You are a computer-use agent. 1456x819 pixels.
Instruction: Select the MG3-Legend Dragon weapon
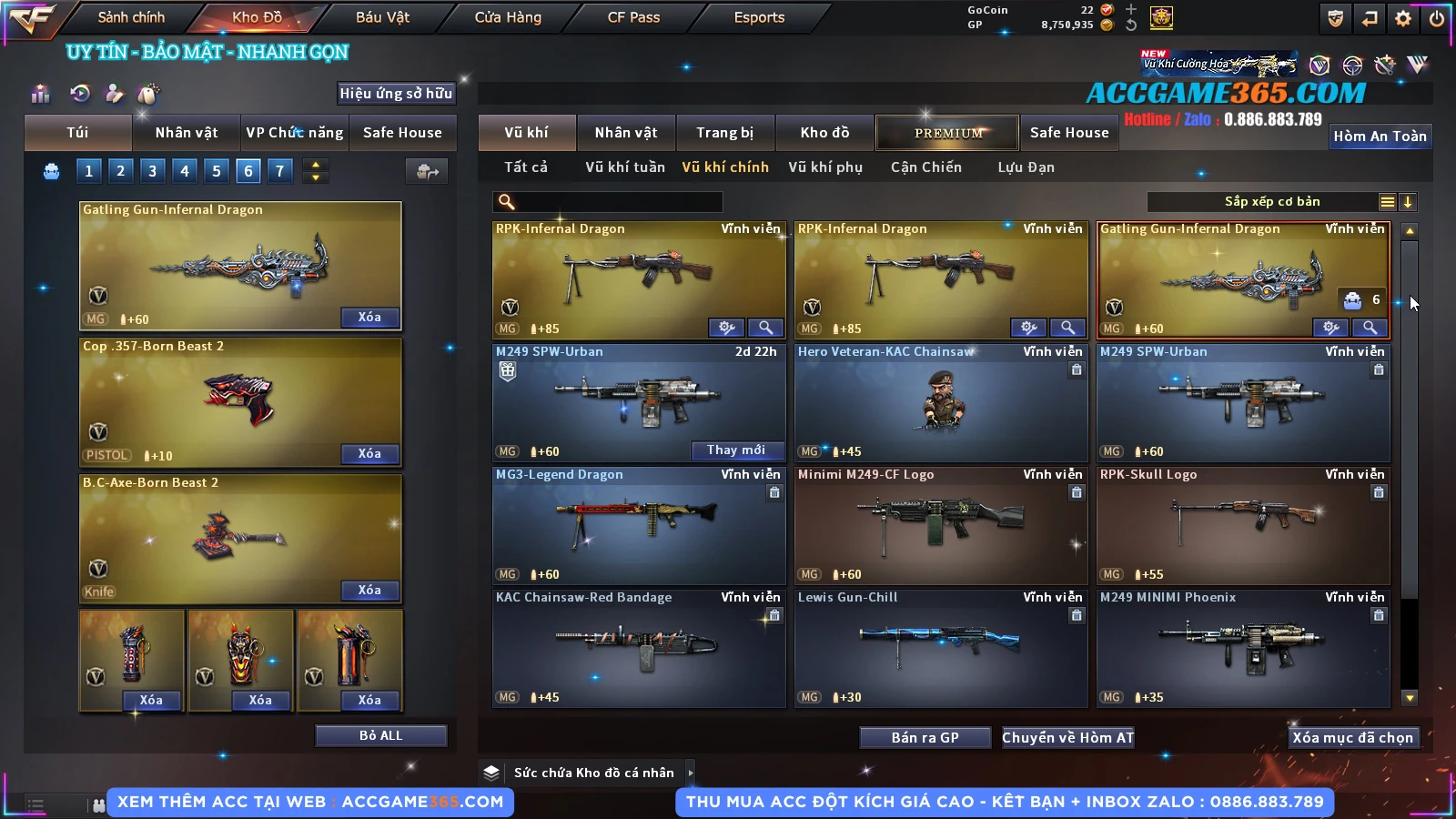pos(639,525)
